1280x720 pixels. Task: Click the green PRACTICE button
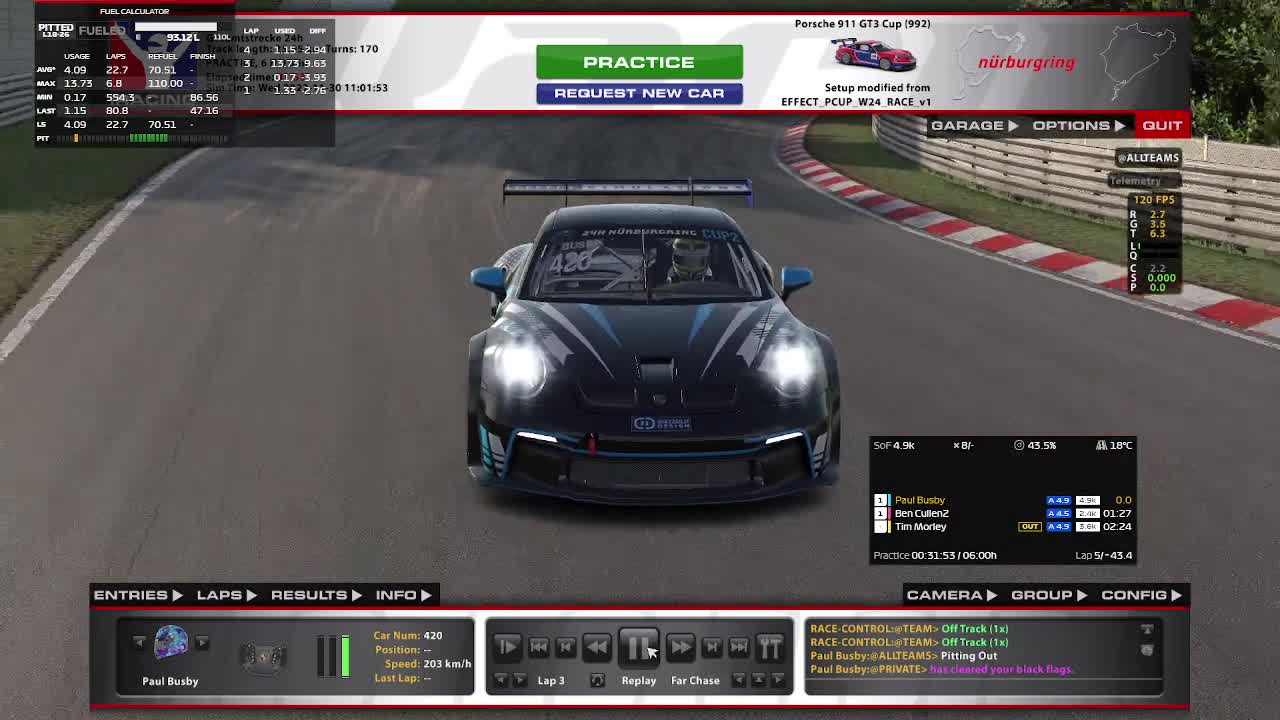(639, 62)
